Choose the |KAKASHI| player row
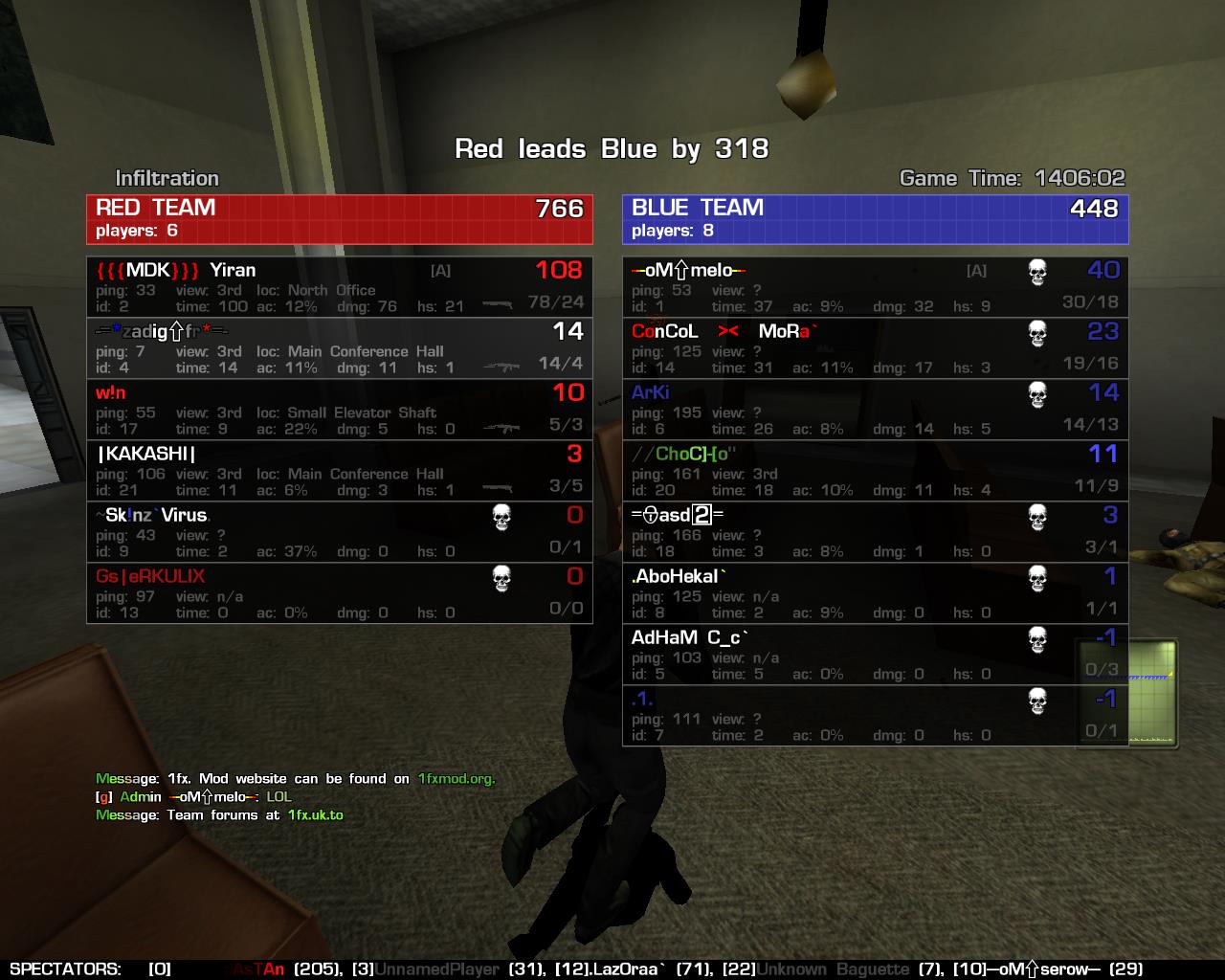This screenshot has height=980, width=1225. (x=340, y=471)
